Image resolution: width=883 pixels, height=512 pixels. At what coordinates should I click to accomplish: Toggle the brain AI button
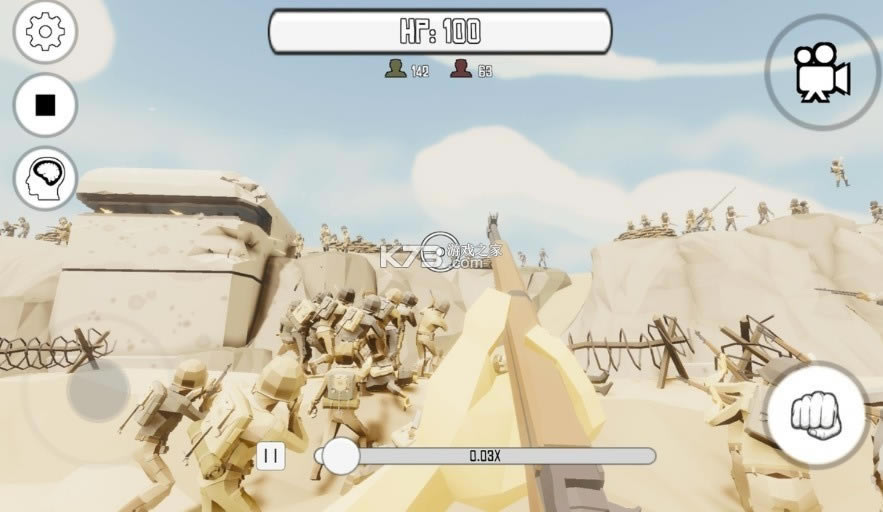click(45, 179)
